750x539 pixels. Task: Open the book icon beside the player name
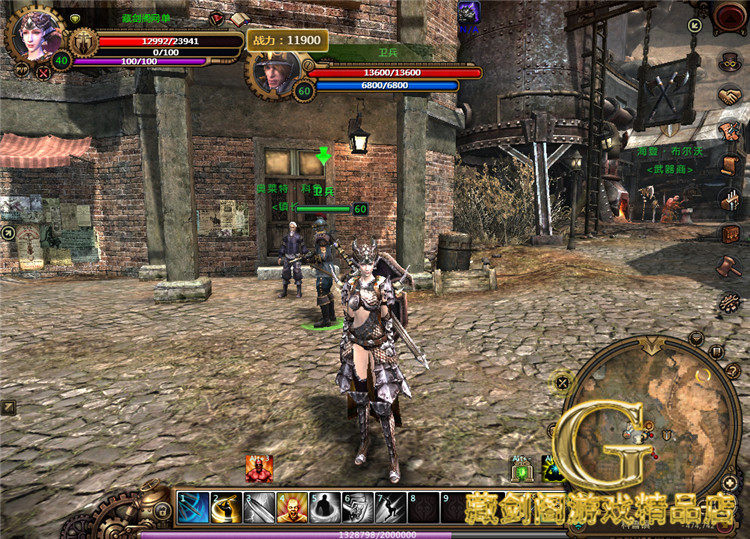click(239, 19)
